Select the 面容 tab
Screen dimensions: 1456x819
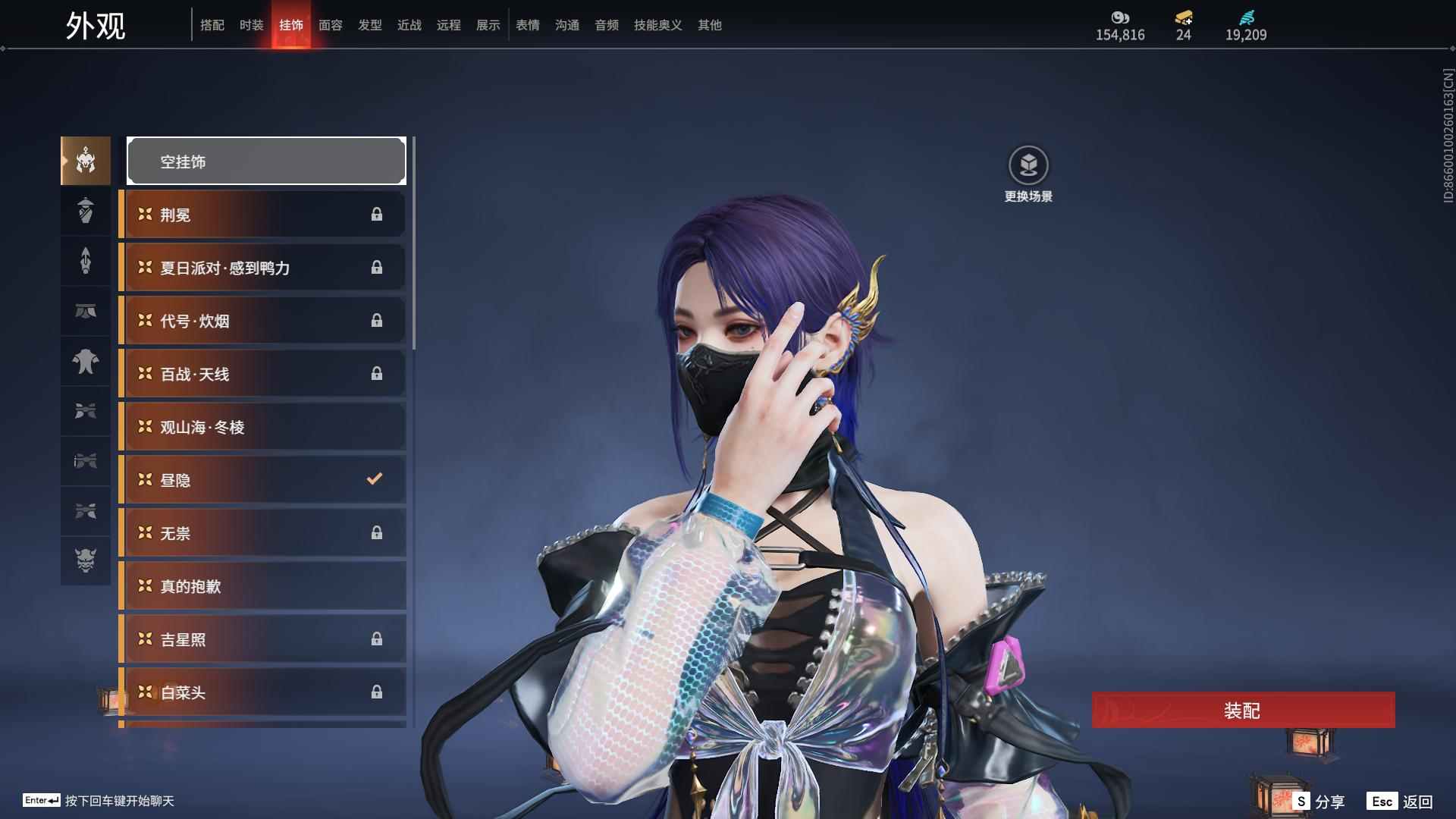(330, 25)
